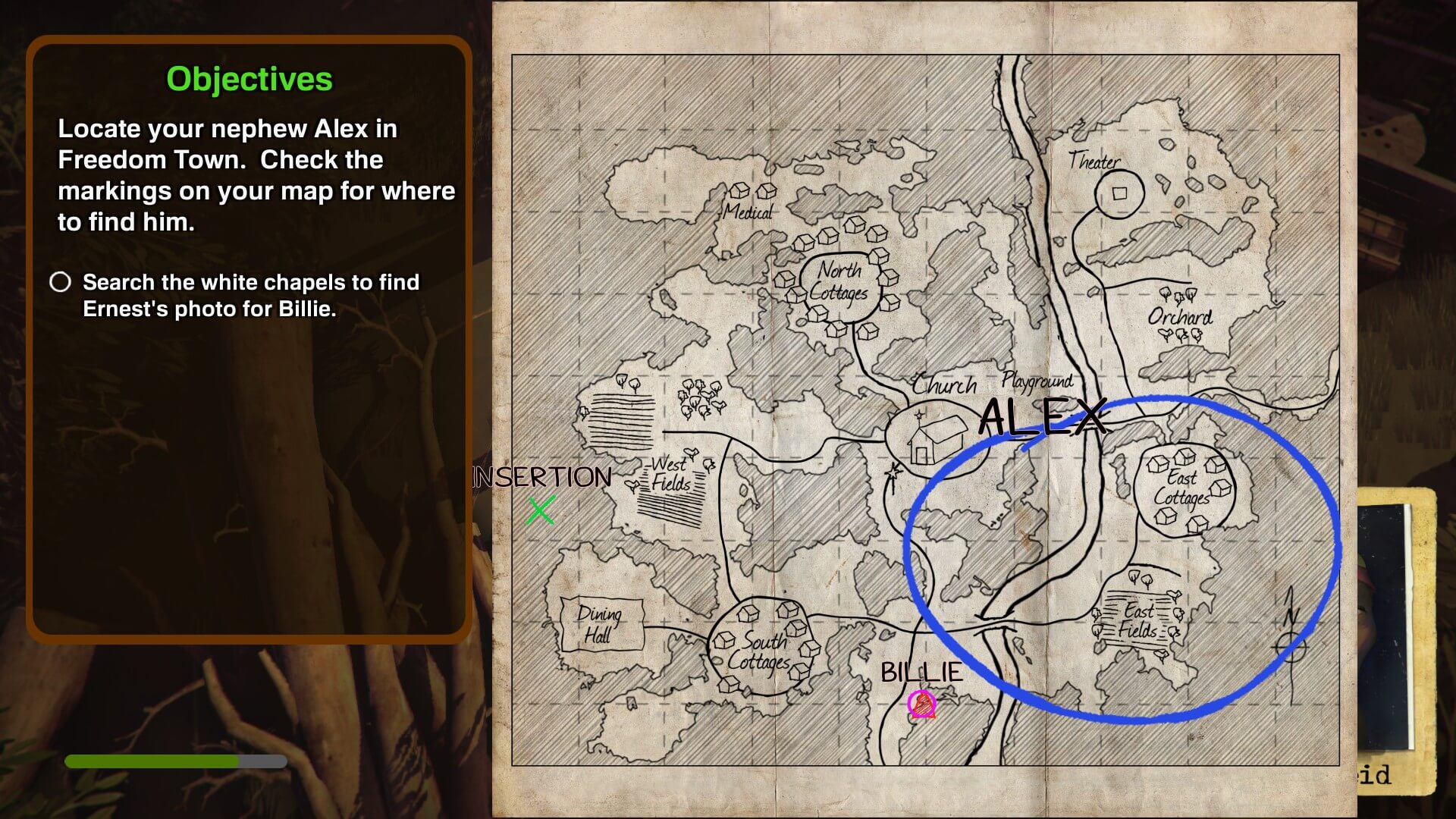Select the East Fields map location
The width and height of the screenshot is (1456, 819).
pyautogui.click(x=1137, y=620)
